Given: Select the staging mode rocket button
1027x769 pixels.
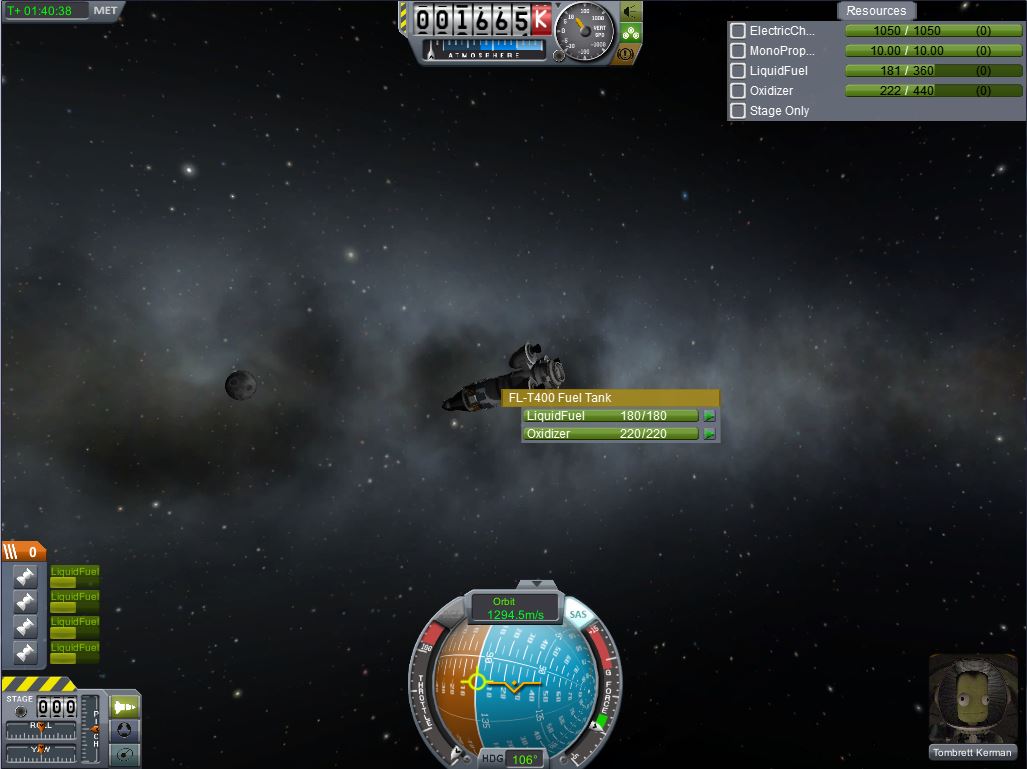Looking at the screenshot, I should tap(125, 706).
